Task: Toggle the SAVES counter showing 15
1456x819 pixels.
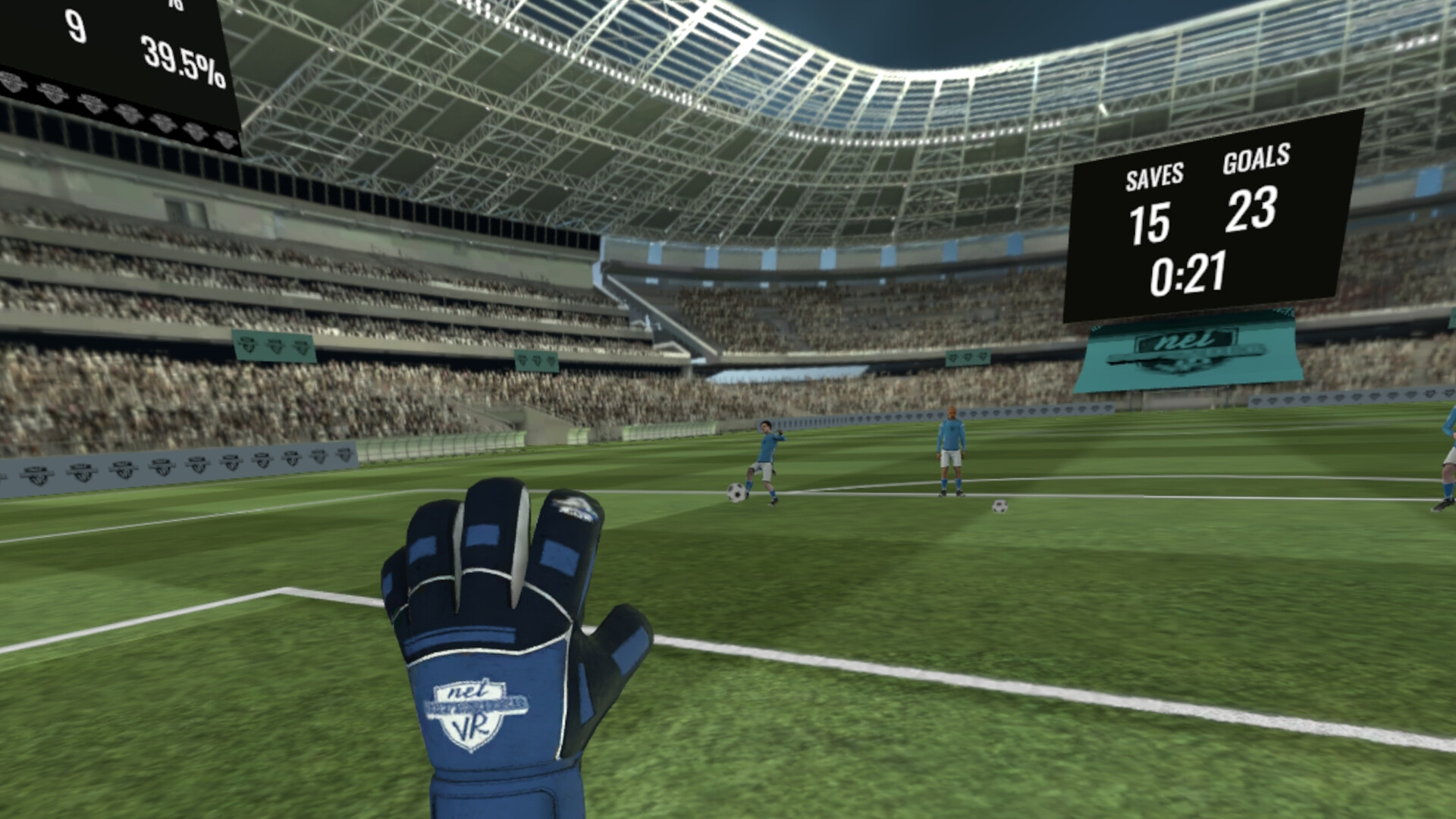Action: pyautogui.click(x=1150, y=224)
